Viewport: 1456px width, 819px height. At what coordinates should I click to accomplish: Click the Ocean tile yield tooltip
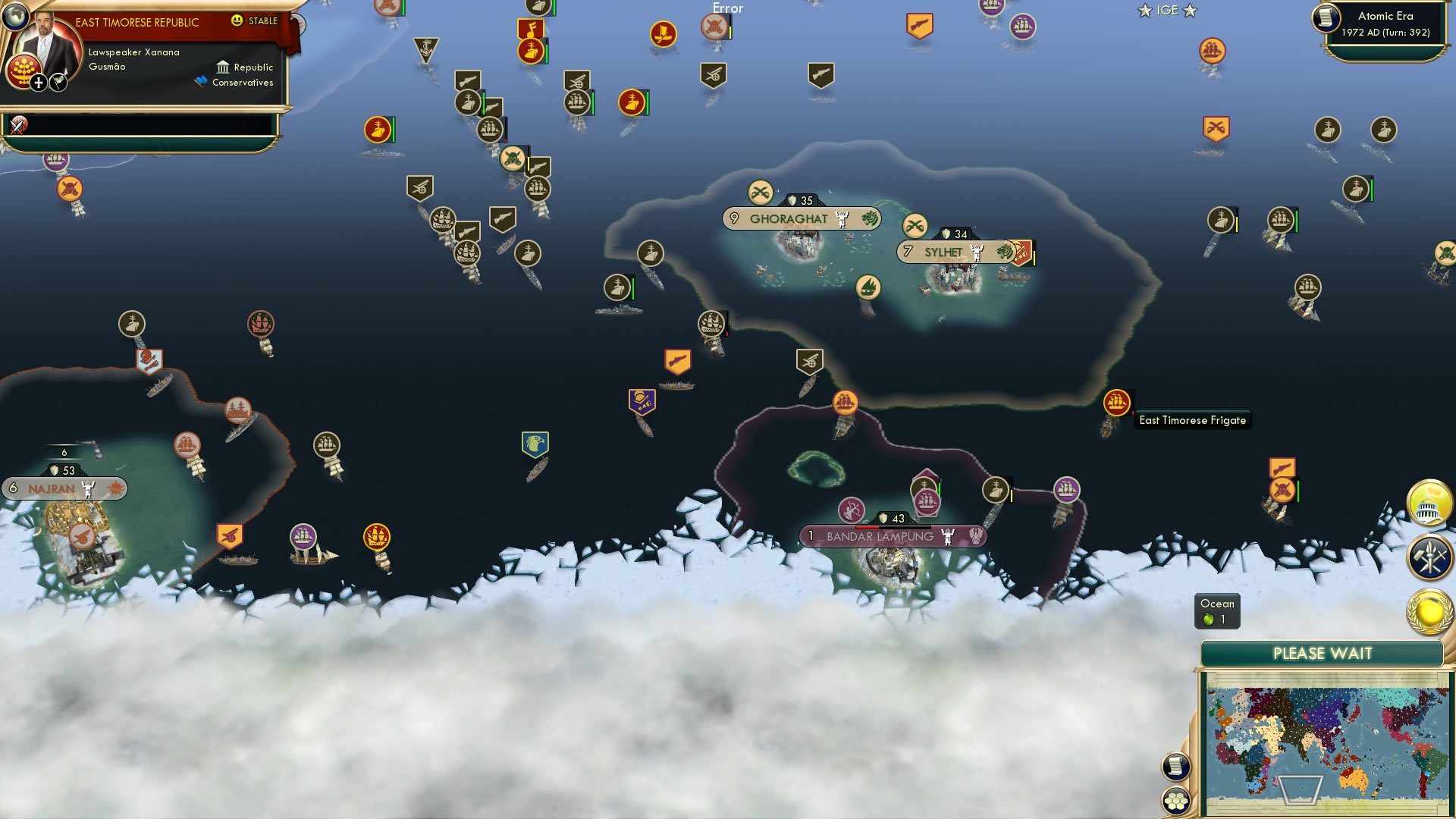1216,610
